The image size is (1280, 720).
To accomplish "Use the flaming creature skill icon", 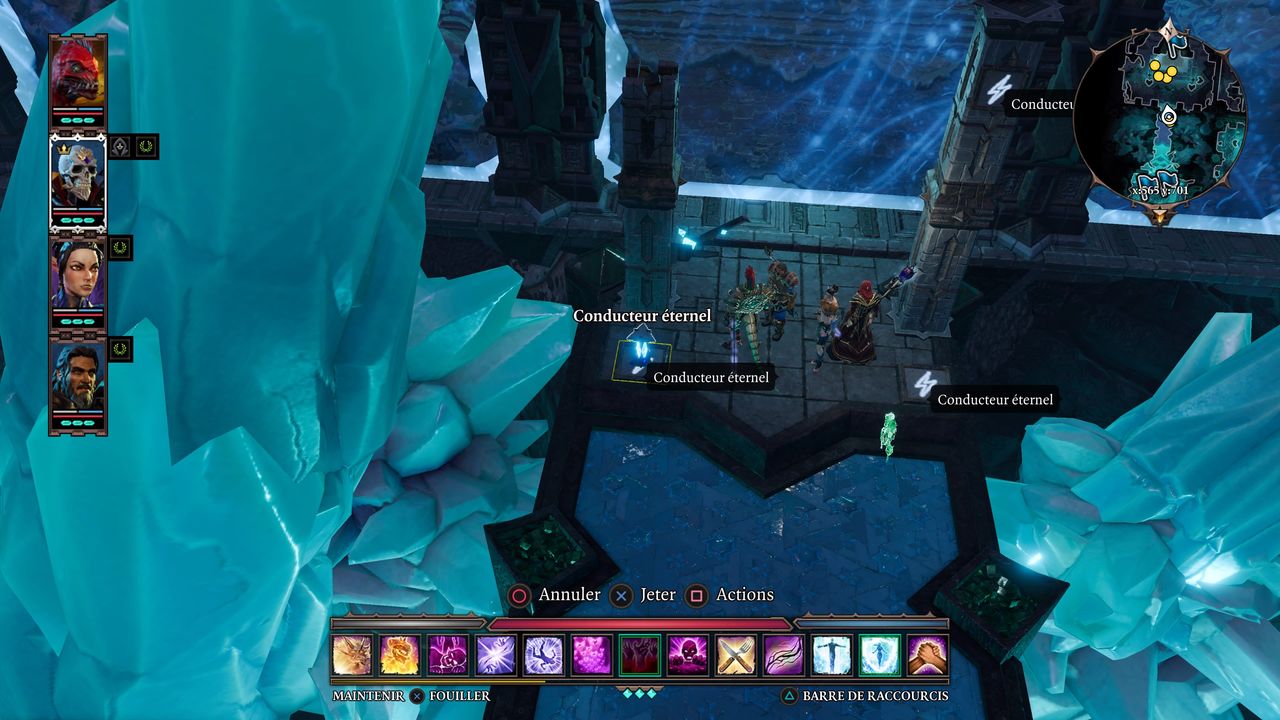I will [x=400, y=656].
